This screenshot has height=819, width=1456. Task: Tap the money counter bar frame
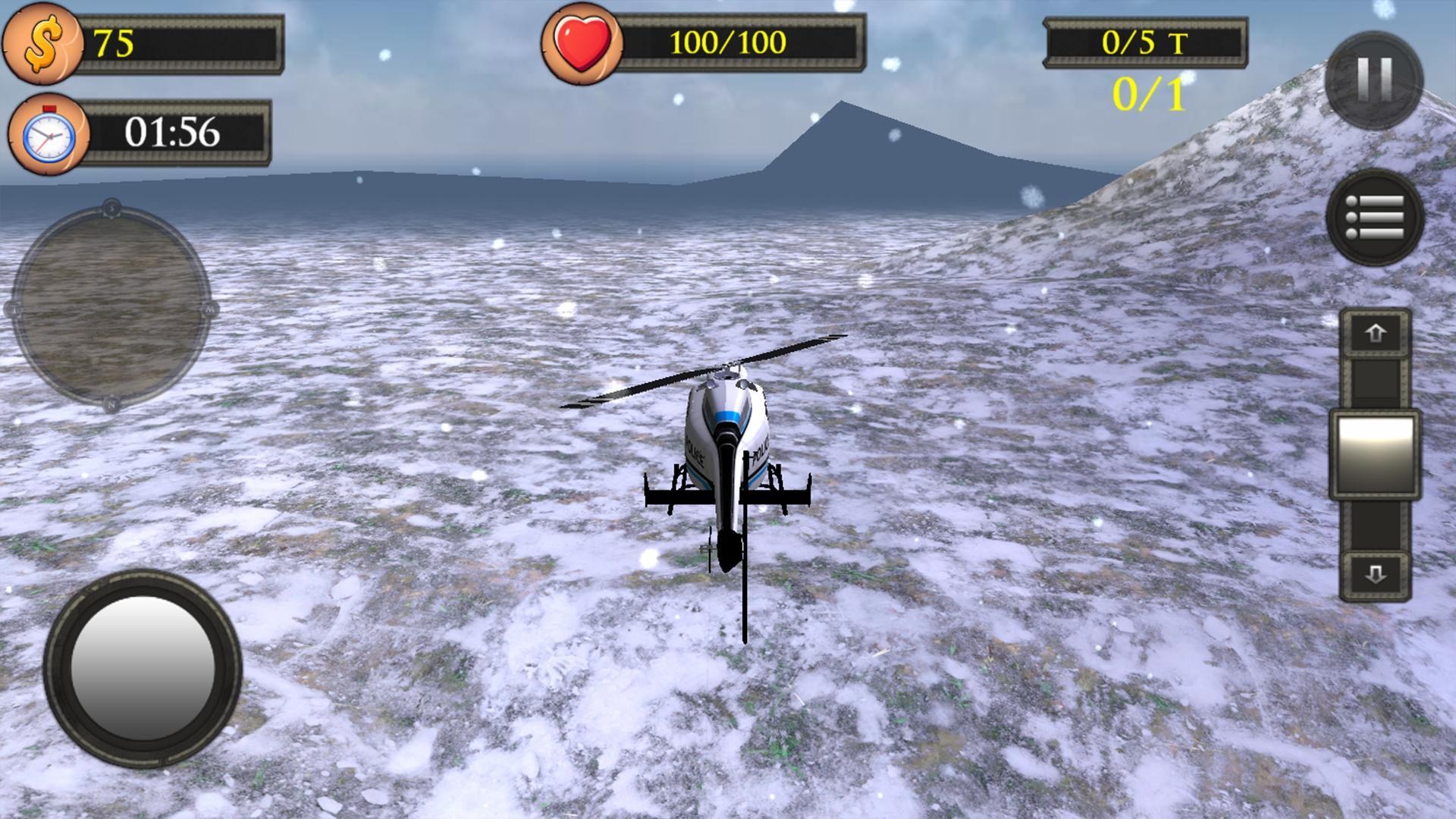pyautogui.click(x=180, y=43)
